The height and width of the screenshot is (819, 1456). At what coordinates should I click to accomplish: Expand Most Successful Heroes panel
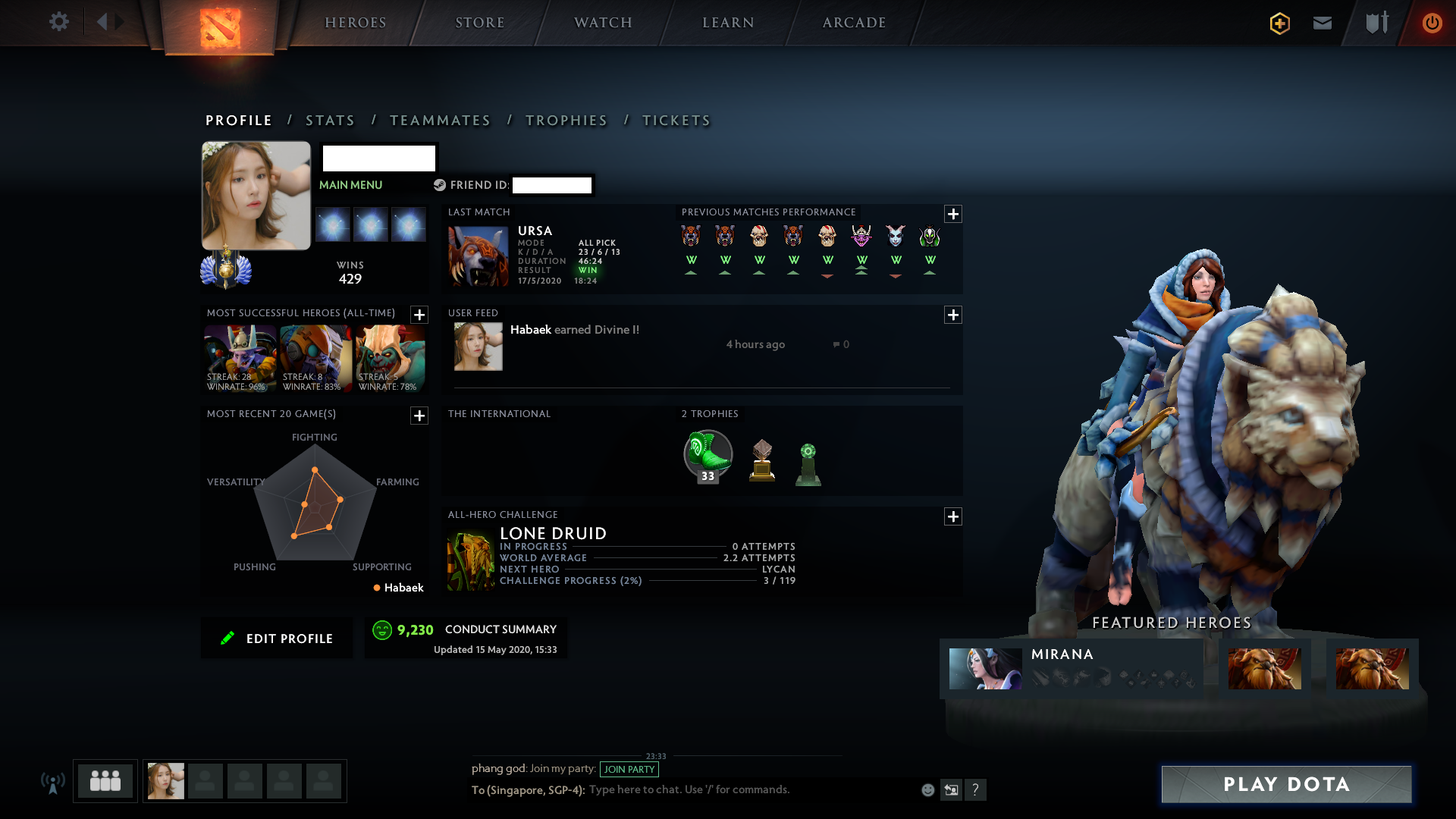(x=419, y=315)
